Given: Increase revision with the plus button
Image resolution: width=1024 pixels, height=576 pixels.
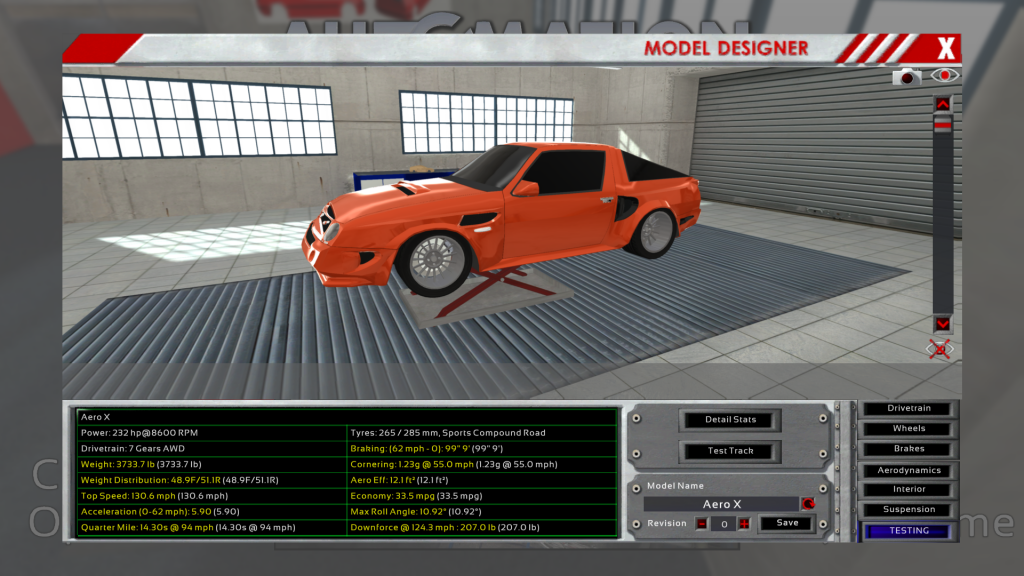Looking at the screenshot, I should 744,524.
